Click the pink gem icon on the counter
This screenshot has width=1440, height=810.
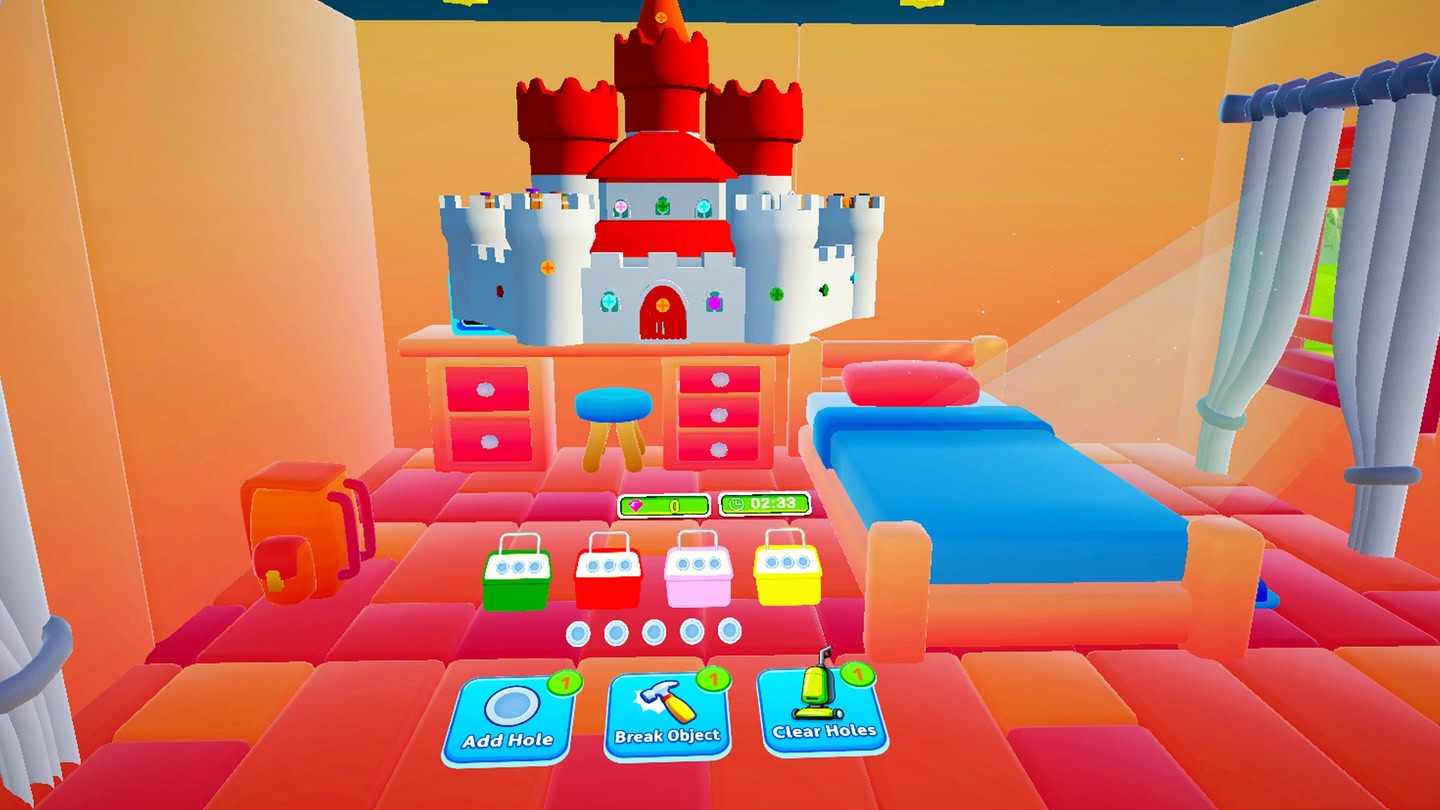pos(637,506)
